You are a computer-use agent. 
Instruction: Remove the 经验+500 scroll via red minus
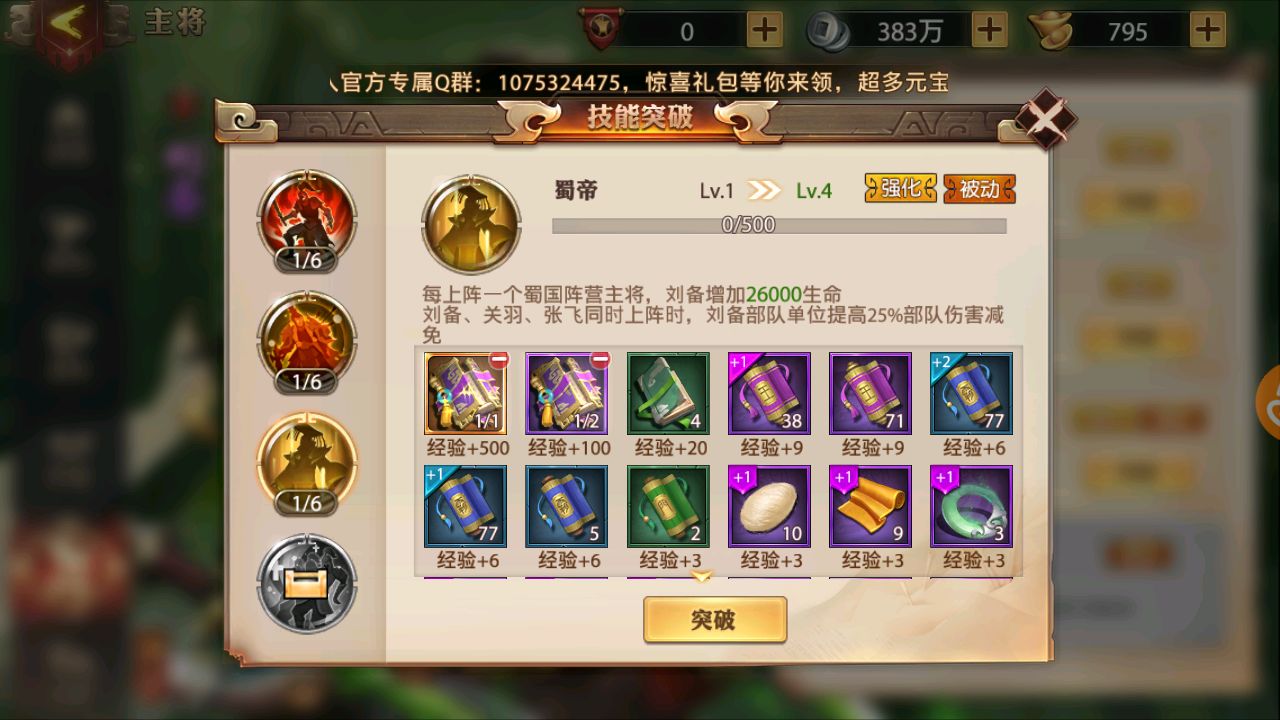[500, 357]
